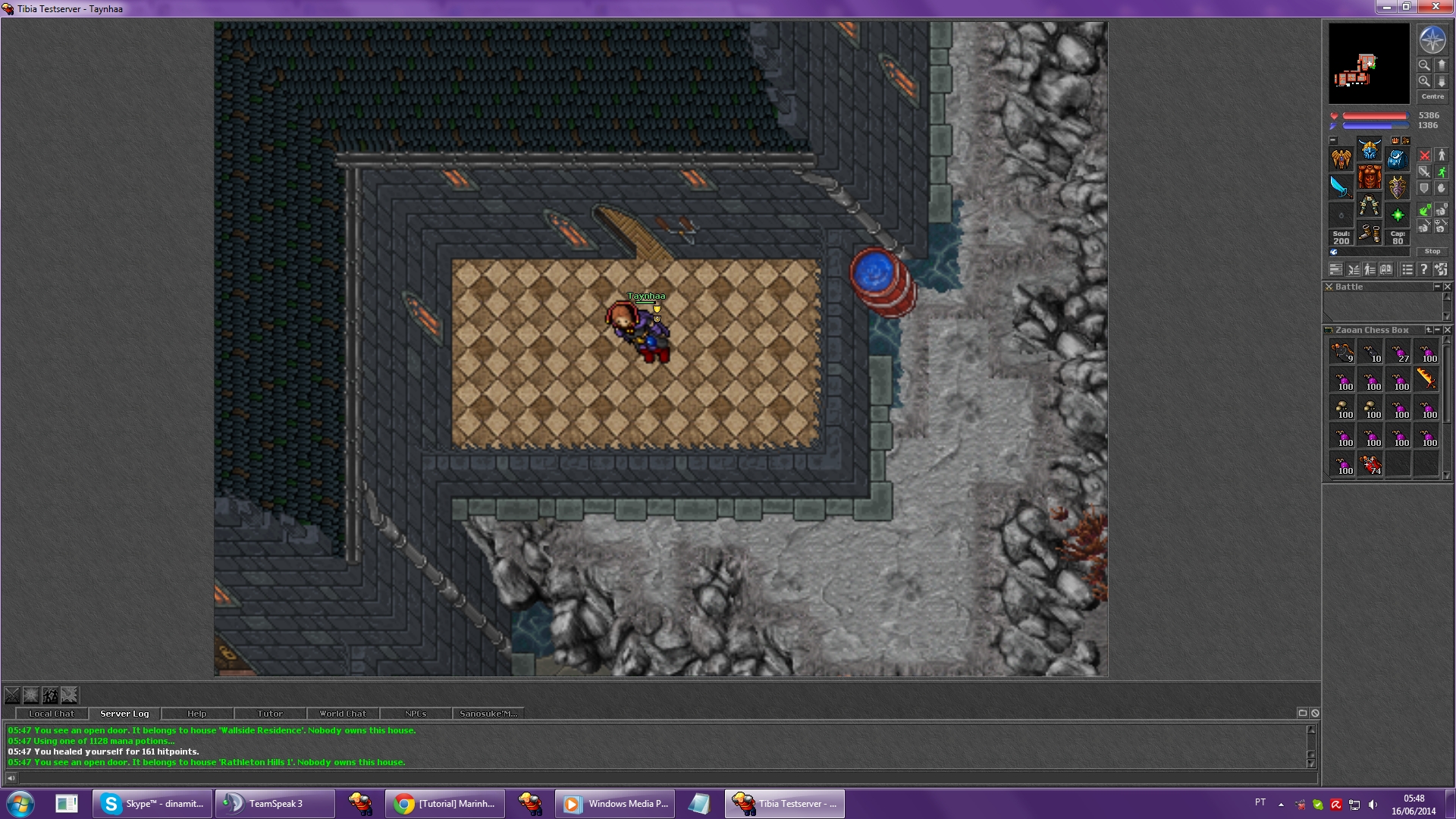Open the World Chat tab
1456x819 pixels.
pos(342,714)
